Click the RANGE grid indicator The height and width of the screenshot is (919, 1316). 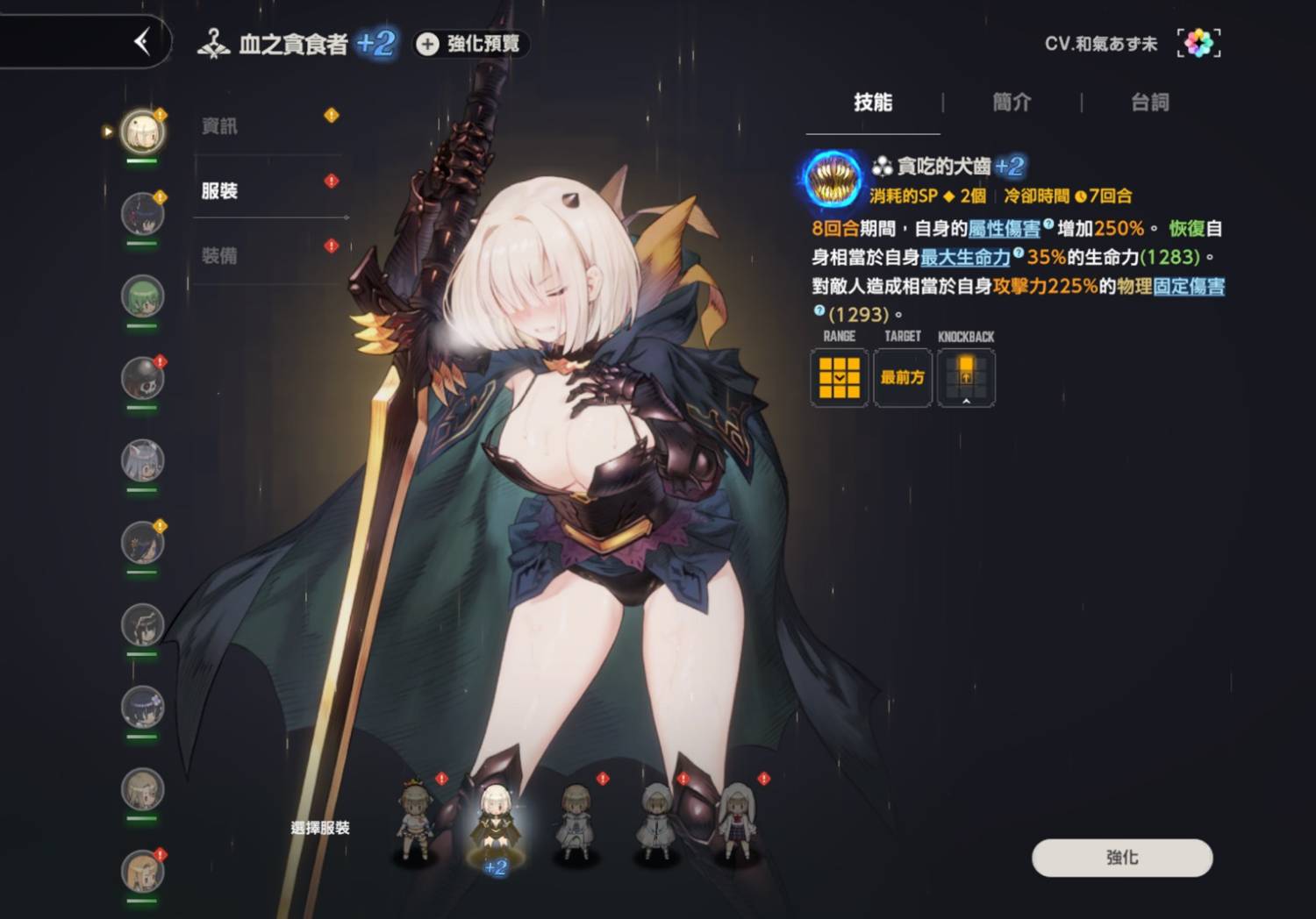[x=839, y=377]
